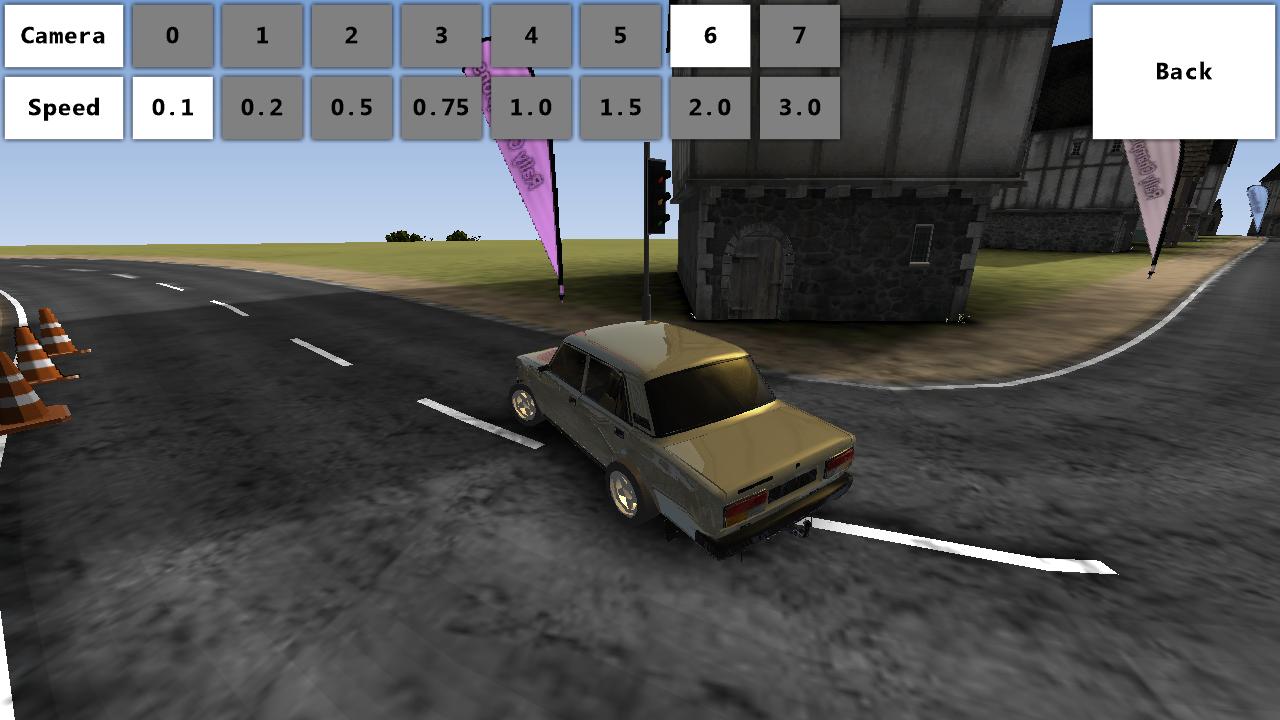This screenshot has height=720, width=1280.
Task: Change to camera 4
Action: (531, 36)
